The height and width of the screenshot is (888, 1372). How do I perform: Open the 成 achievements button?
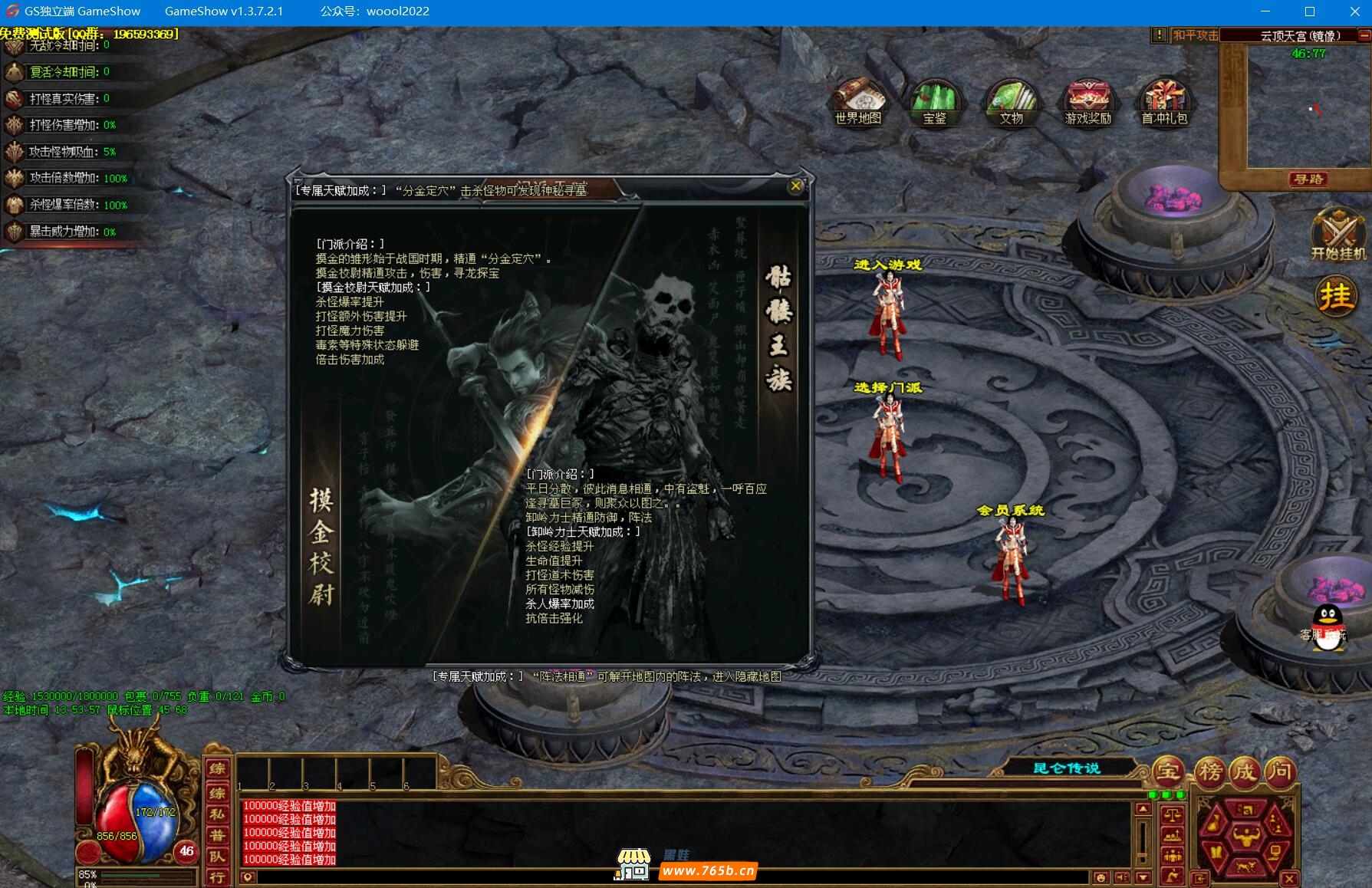[1245, 771]
